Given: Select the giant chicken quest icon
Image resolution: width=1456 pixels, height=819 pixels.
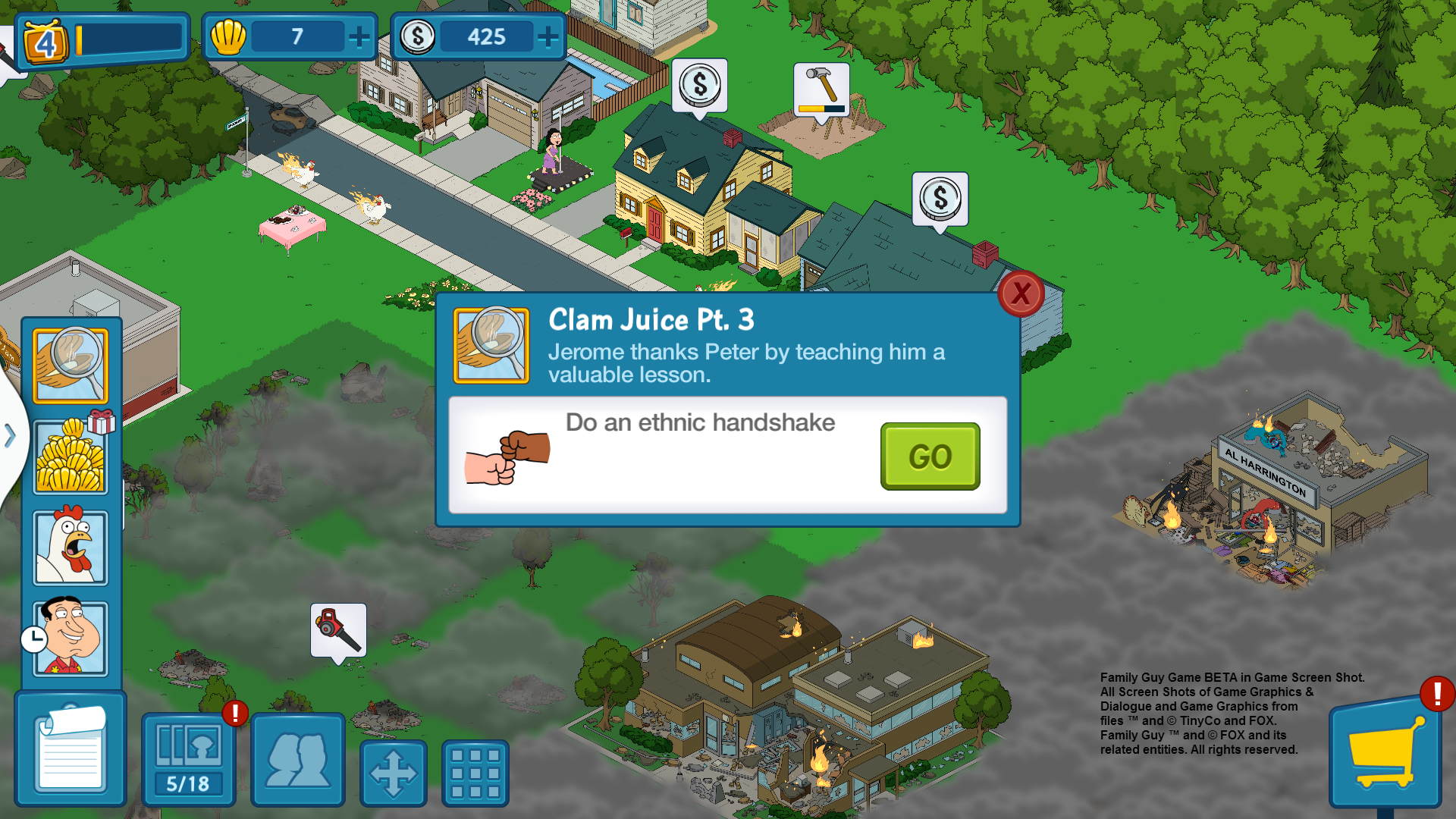Looking at the screenshot, I should coord(71,548).
